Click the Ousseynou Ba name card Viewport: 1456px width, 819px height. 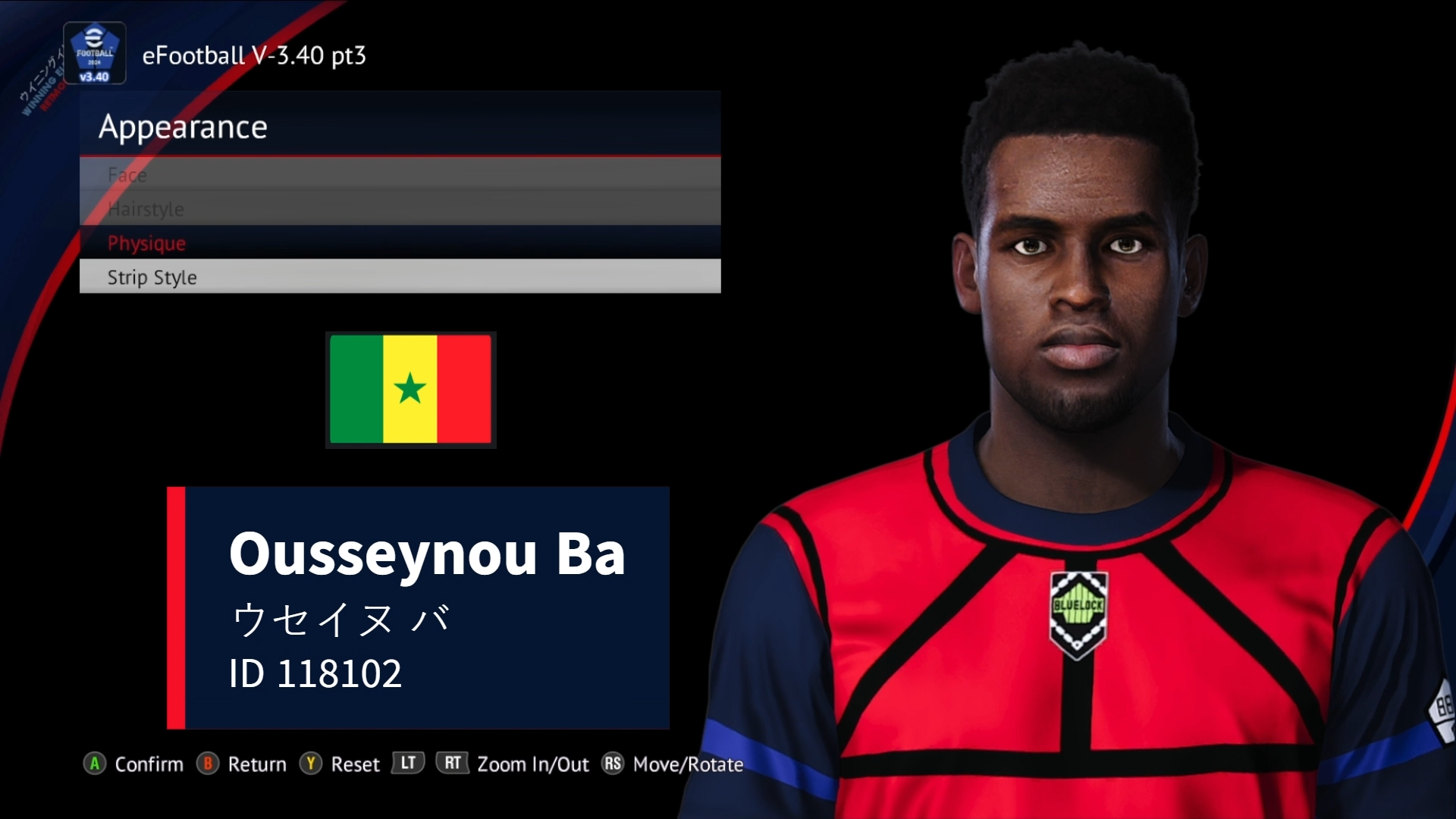417,607
